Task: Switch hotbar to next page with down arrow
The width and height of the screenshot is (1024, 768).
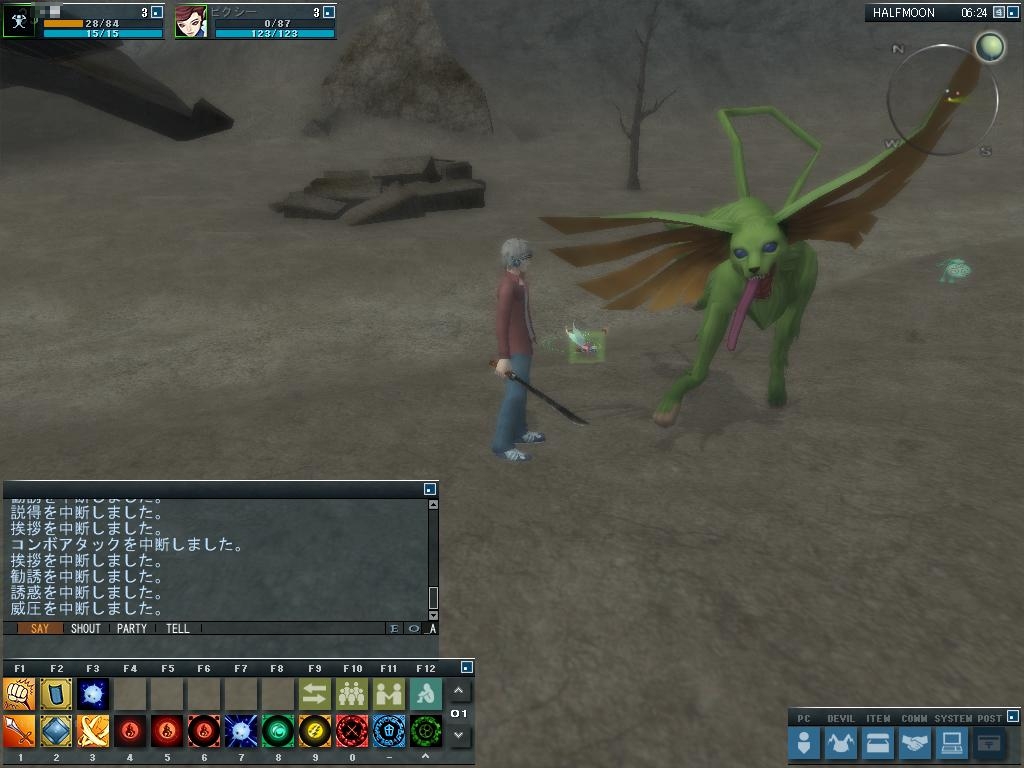Action: 459,735
